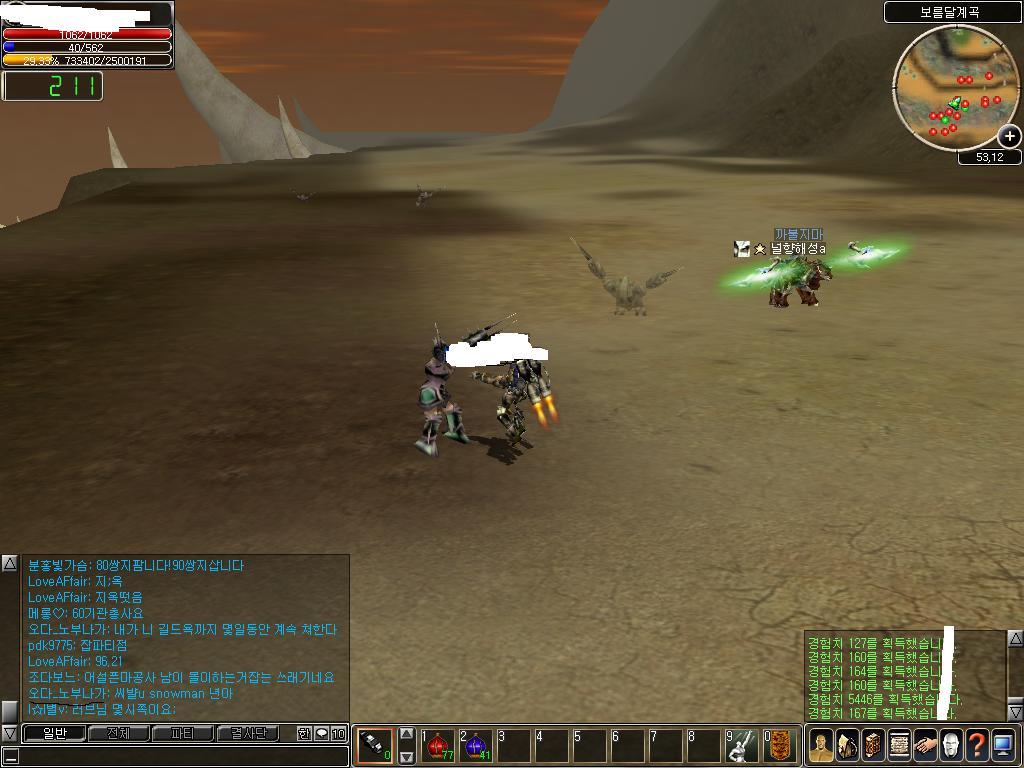Select the orange crest item in slot 0

pos(780,745)
